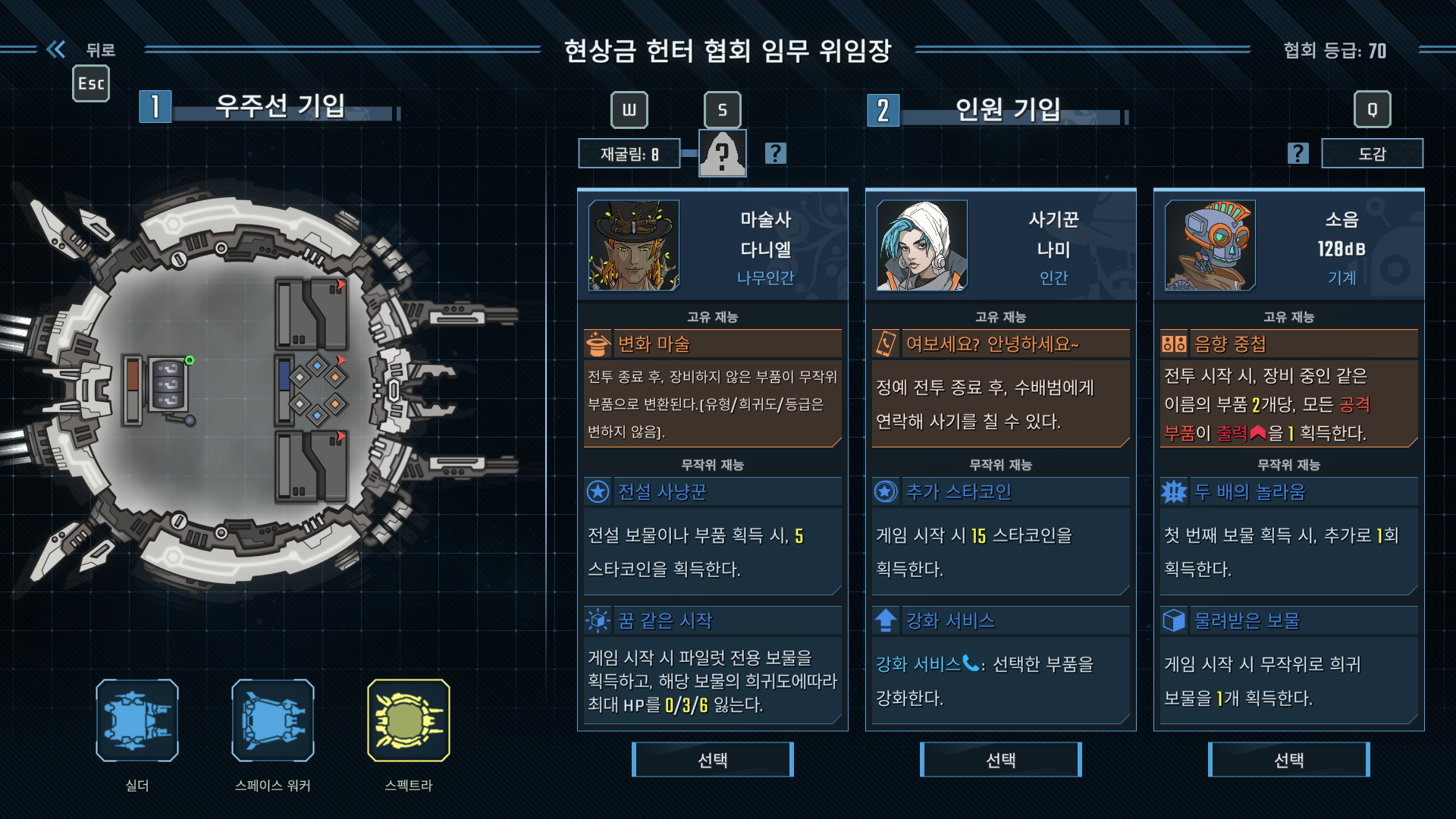This screenshot has height=819, width=1456.
Task: Open the help icon beside the reroll
Action: point(775,154)
